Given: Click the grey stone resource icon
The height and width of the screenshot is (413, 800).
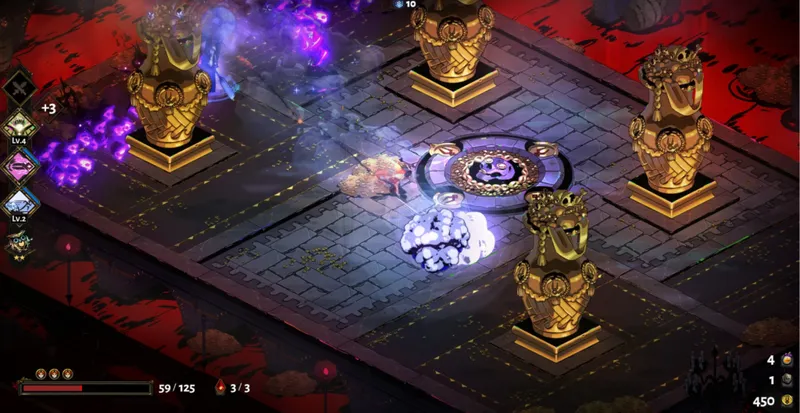Looking at the screenshot, I should (x=786, y=381).
